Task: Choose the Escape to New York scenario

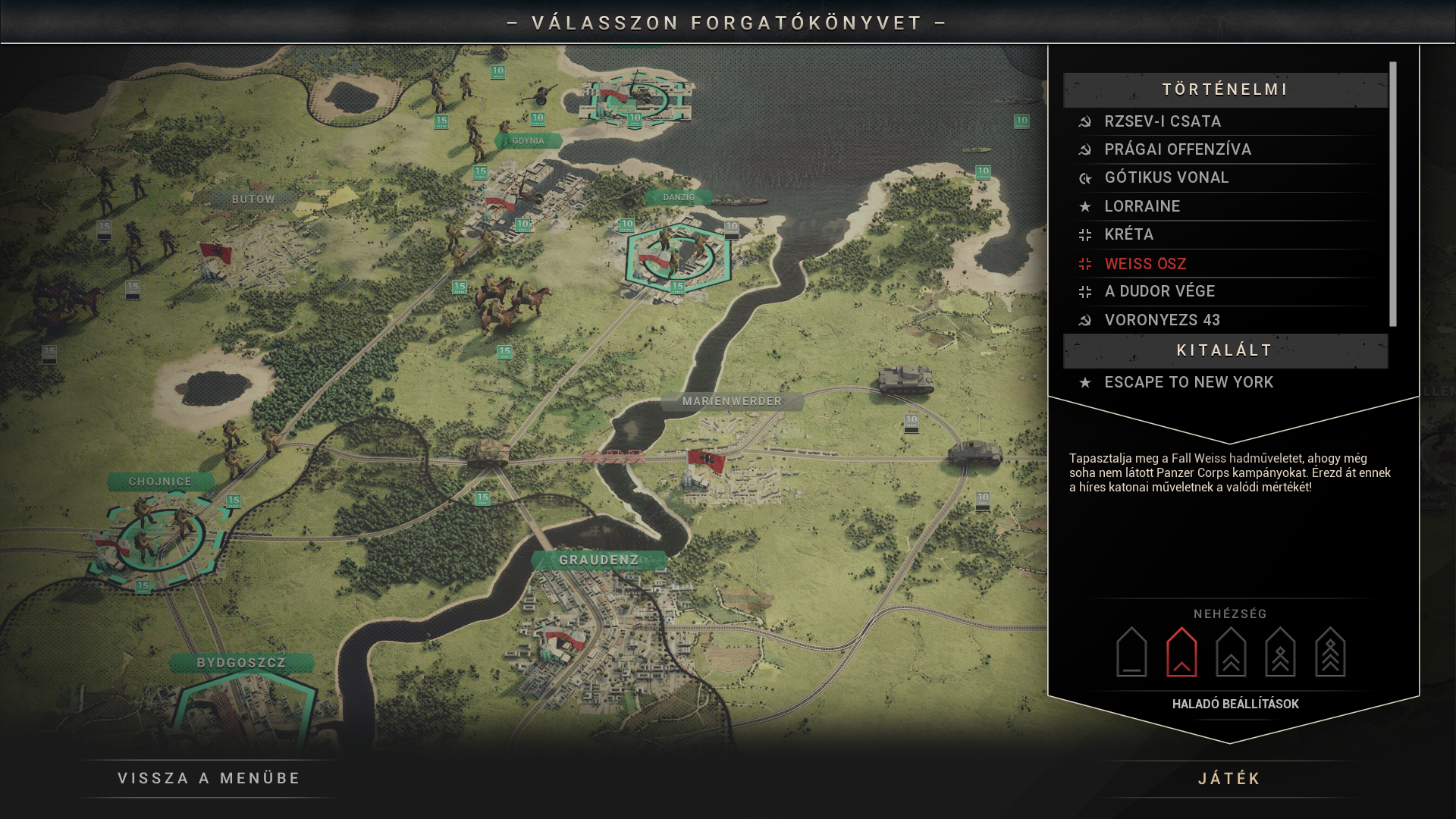Action: tap(1188, 382)
